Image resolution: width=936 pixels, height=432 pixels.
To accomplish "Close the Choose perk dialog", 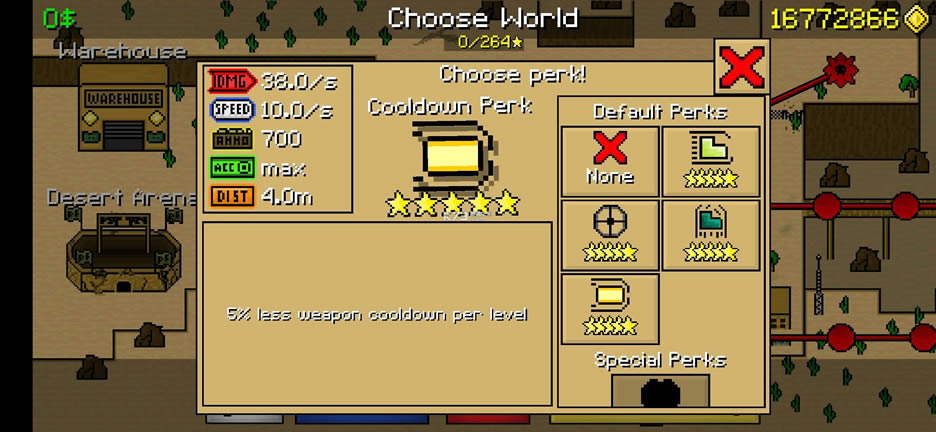I will 741,68.
